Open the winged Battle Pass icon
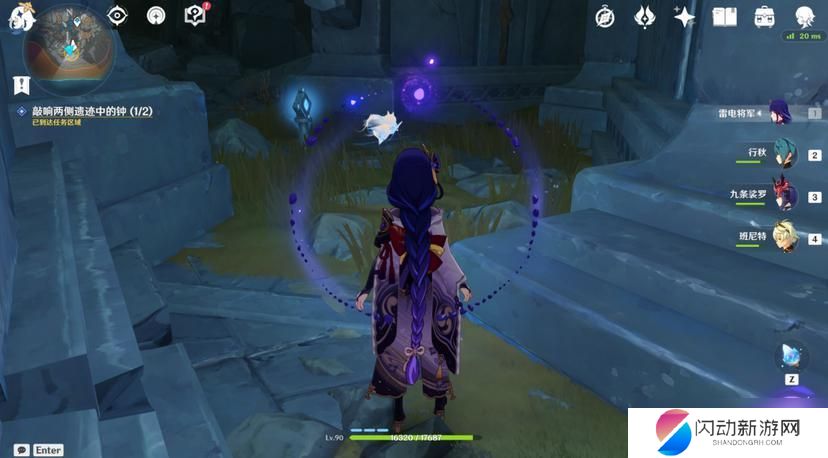The height and width of the screenshot is (458, 828). point(645,16)
